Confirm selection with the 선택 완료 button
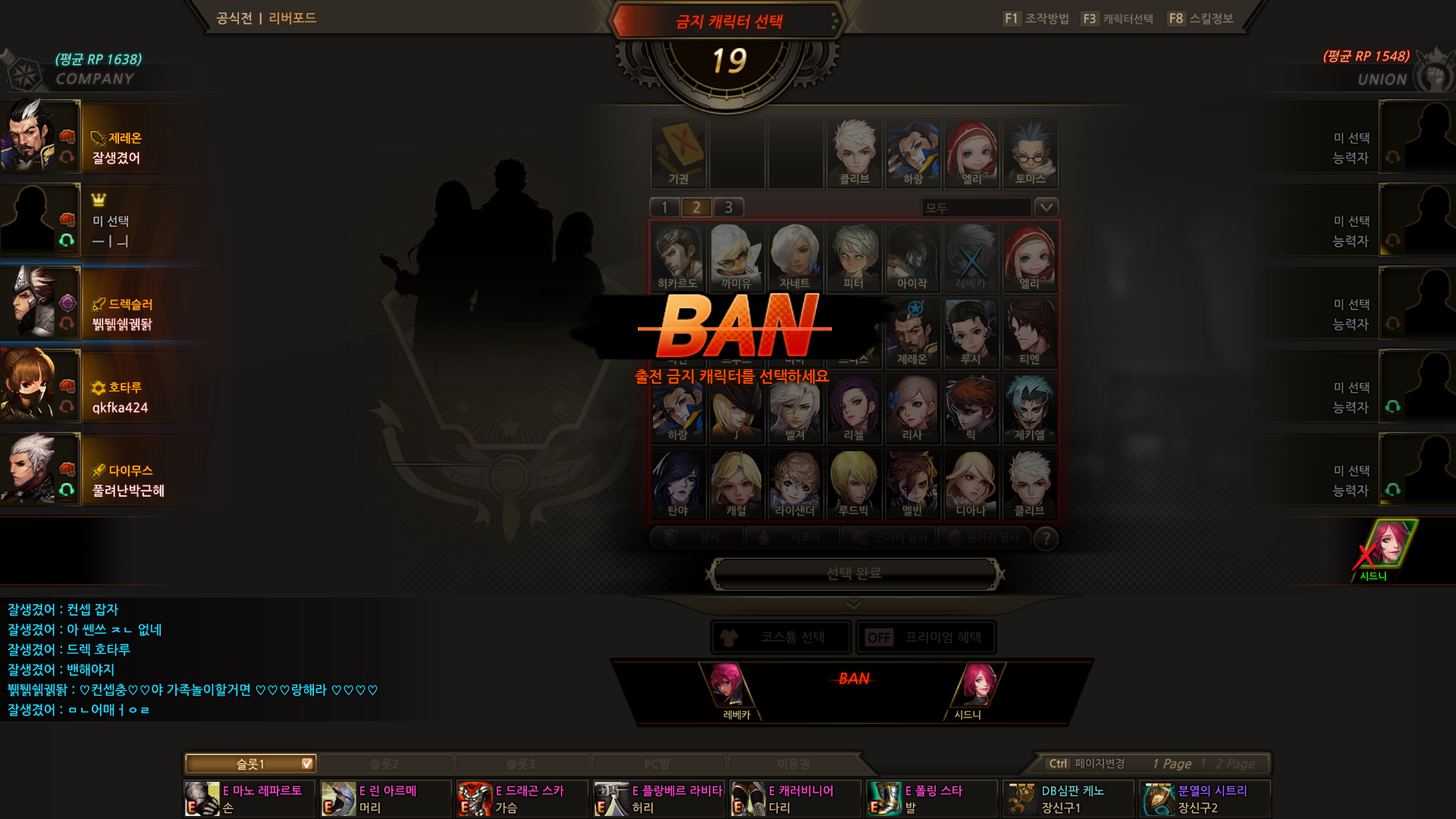This screenshot has height=819, width=1456. click(x=854, y=573)
